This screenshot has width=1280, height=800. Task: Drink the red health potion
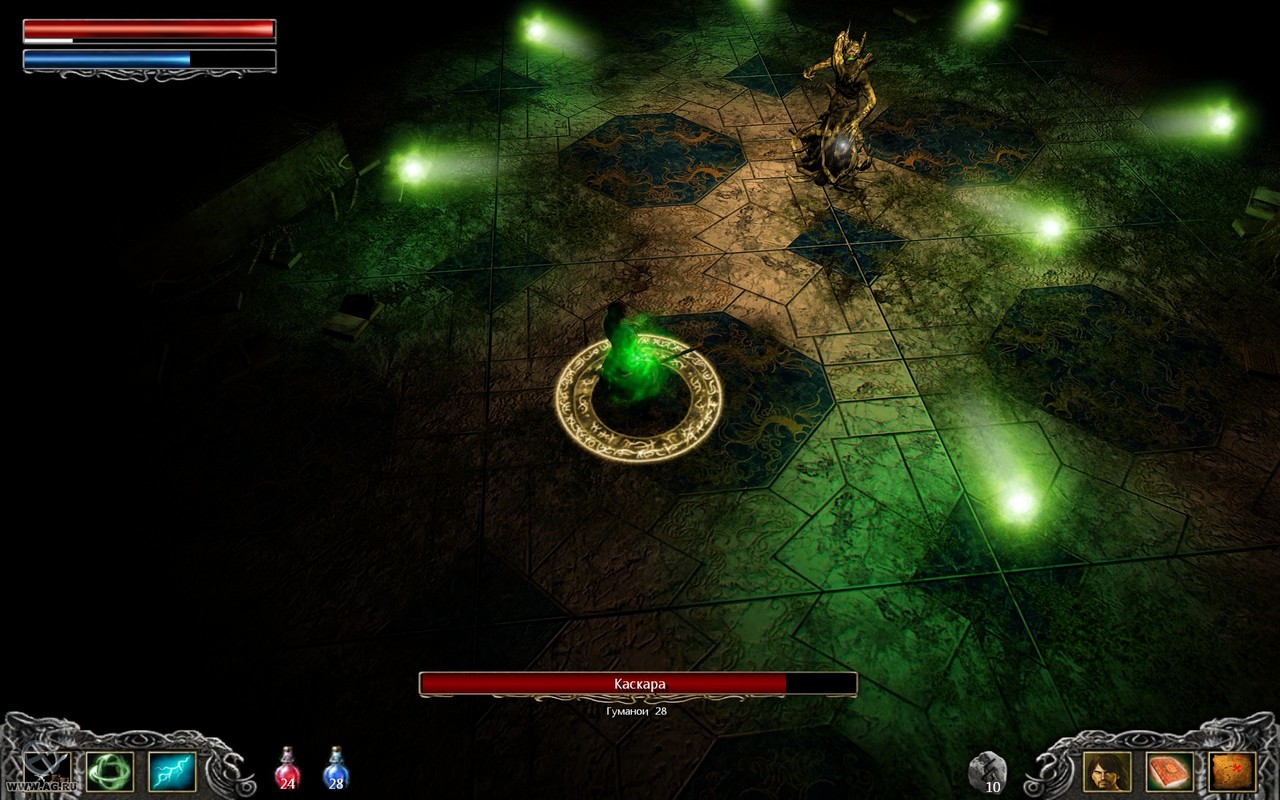pos(287,769)
